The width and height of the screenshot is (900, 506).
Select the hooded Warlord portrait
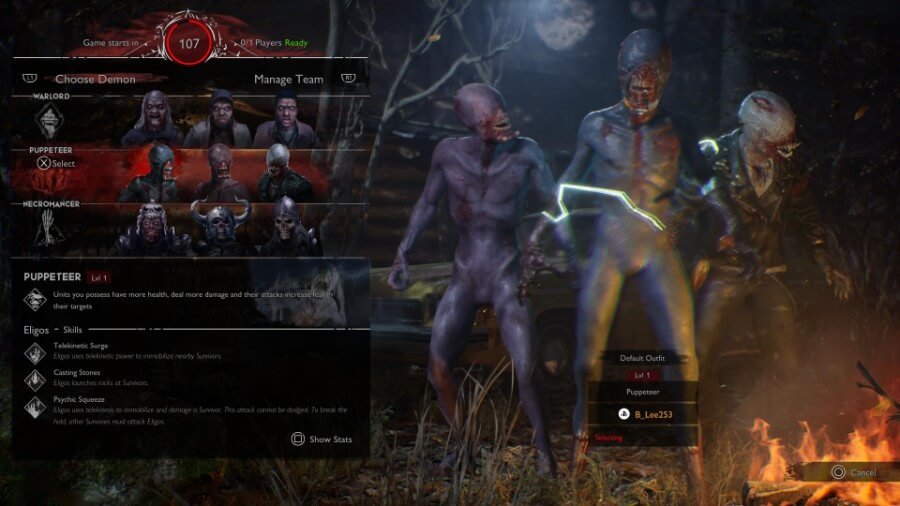click(x=219, y=120)
